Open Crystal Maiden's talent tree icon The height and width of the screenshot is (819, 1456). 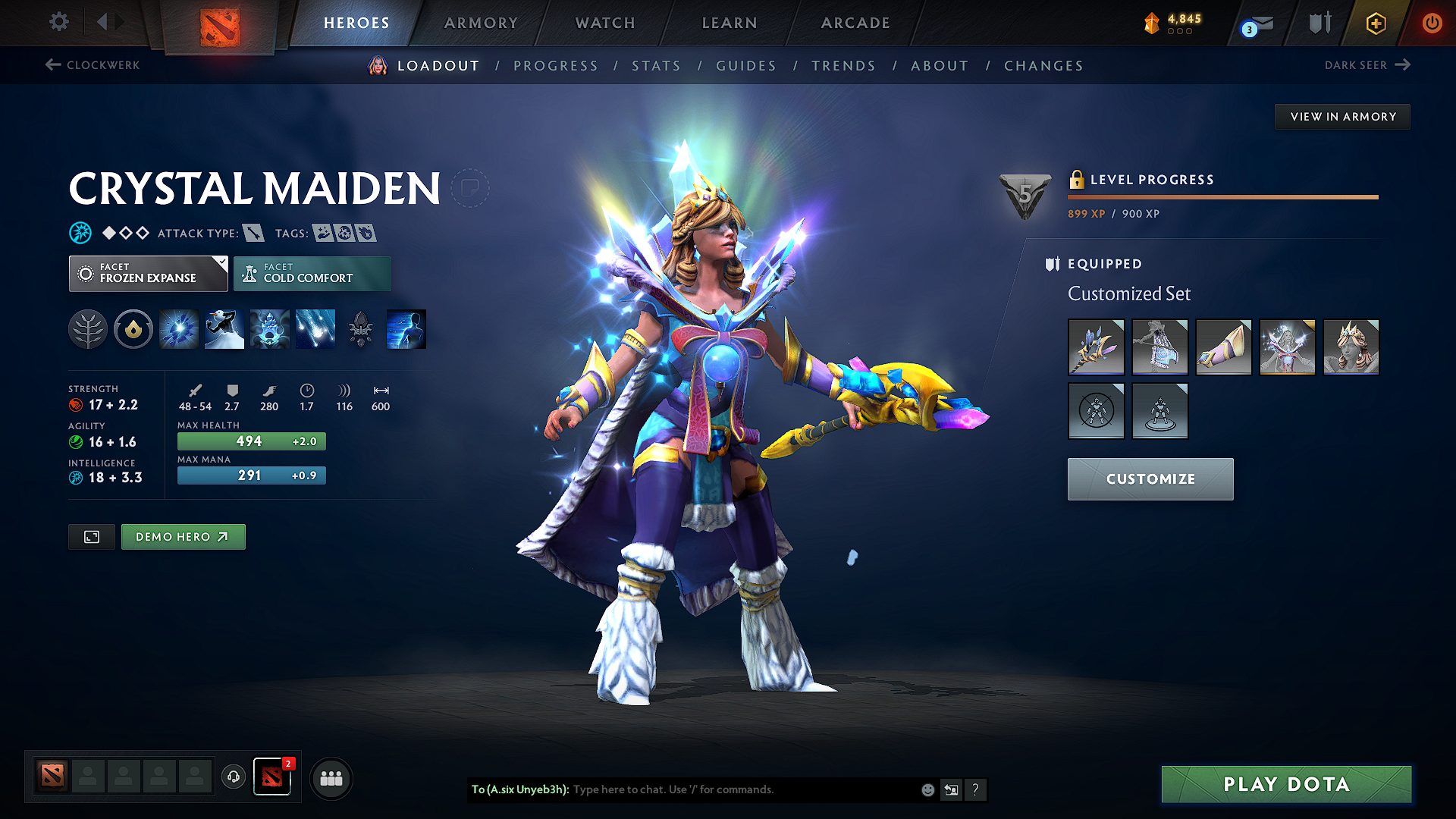[x=87, y=328]
